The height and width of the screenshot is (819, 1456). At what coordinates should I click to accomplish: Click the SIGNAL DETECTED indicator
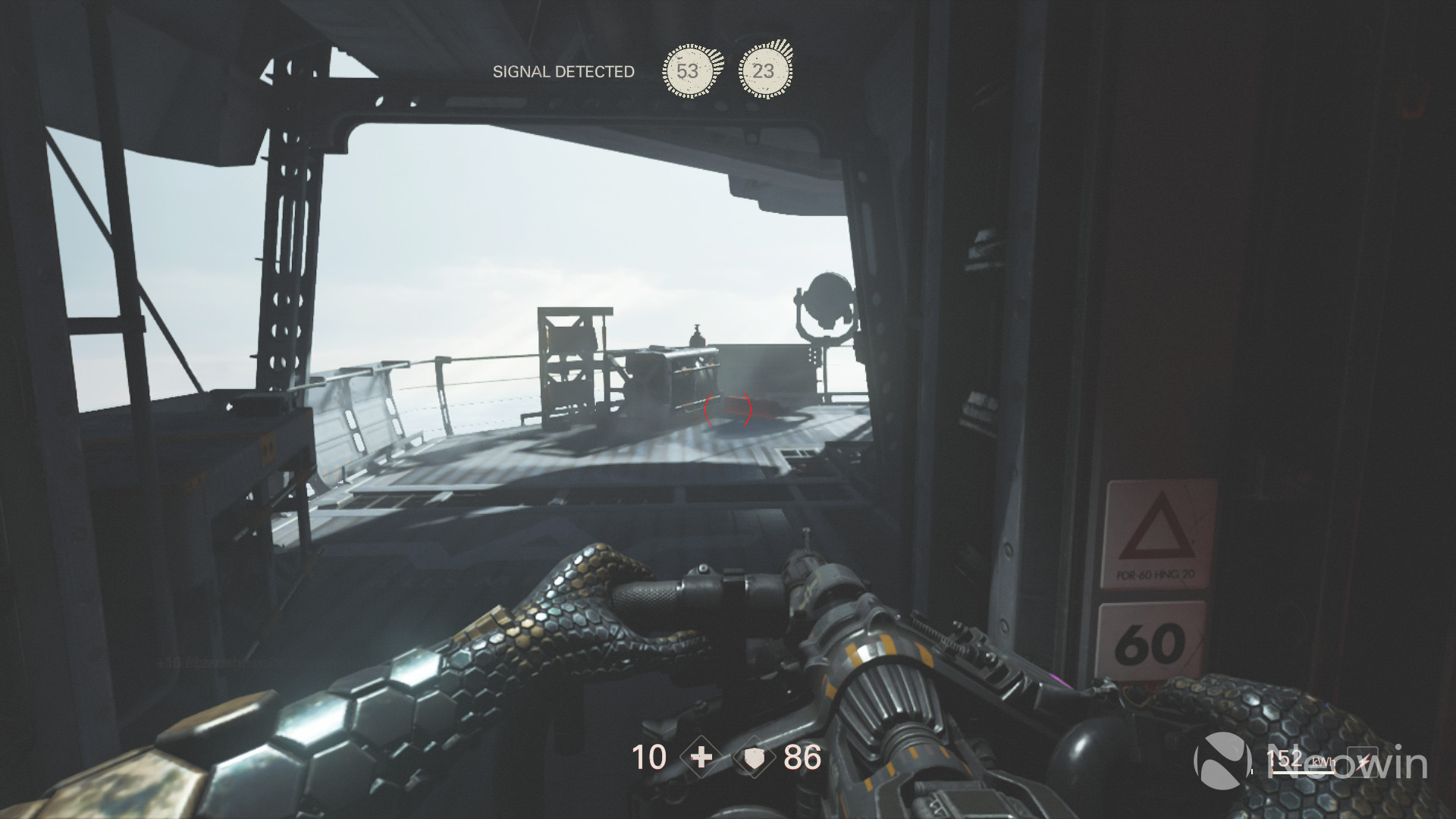click(563, 72)
